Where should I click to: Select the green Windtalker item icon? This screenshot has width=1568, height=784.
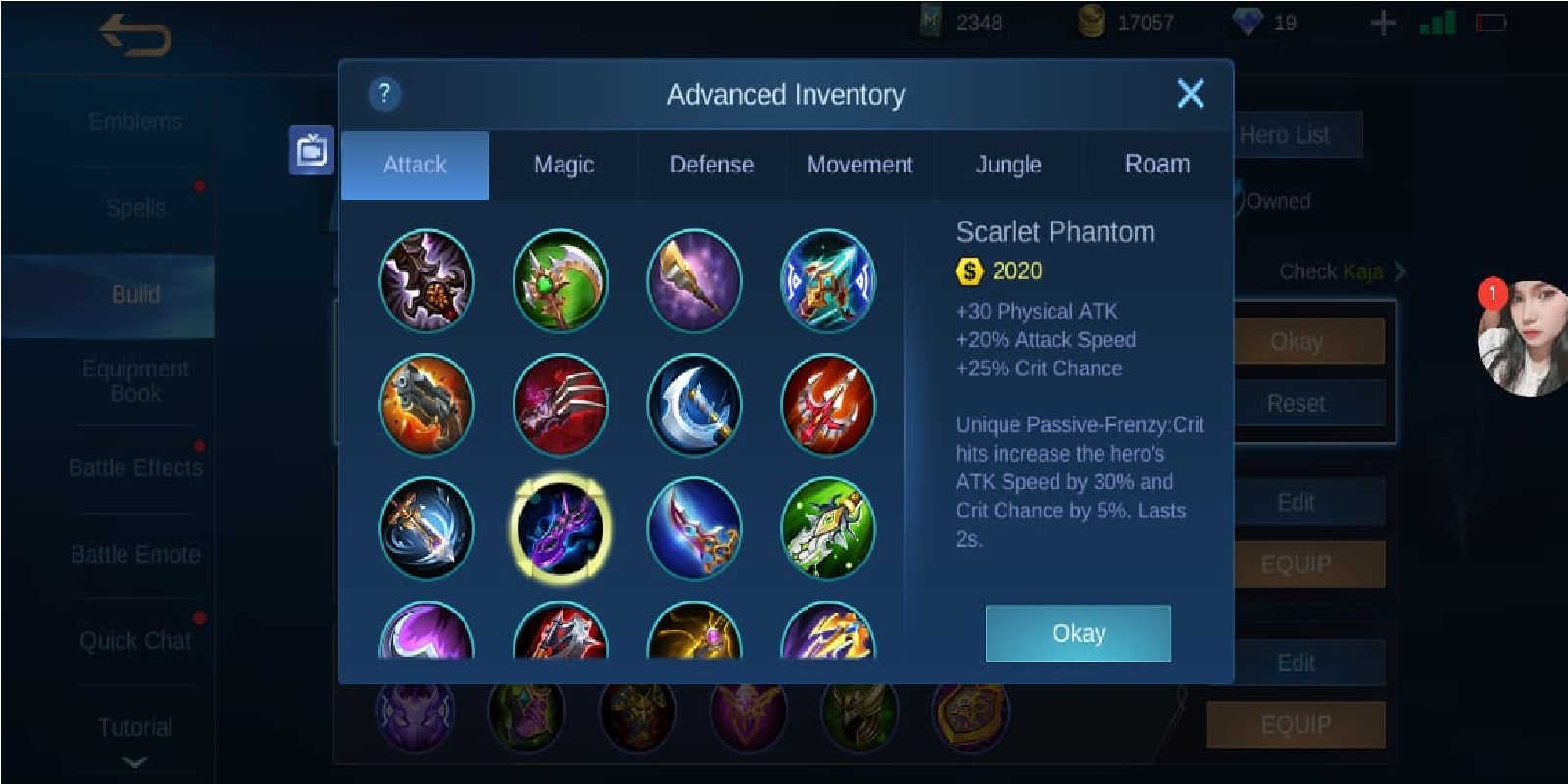click(x=828, y=528)
